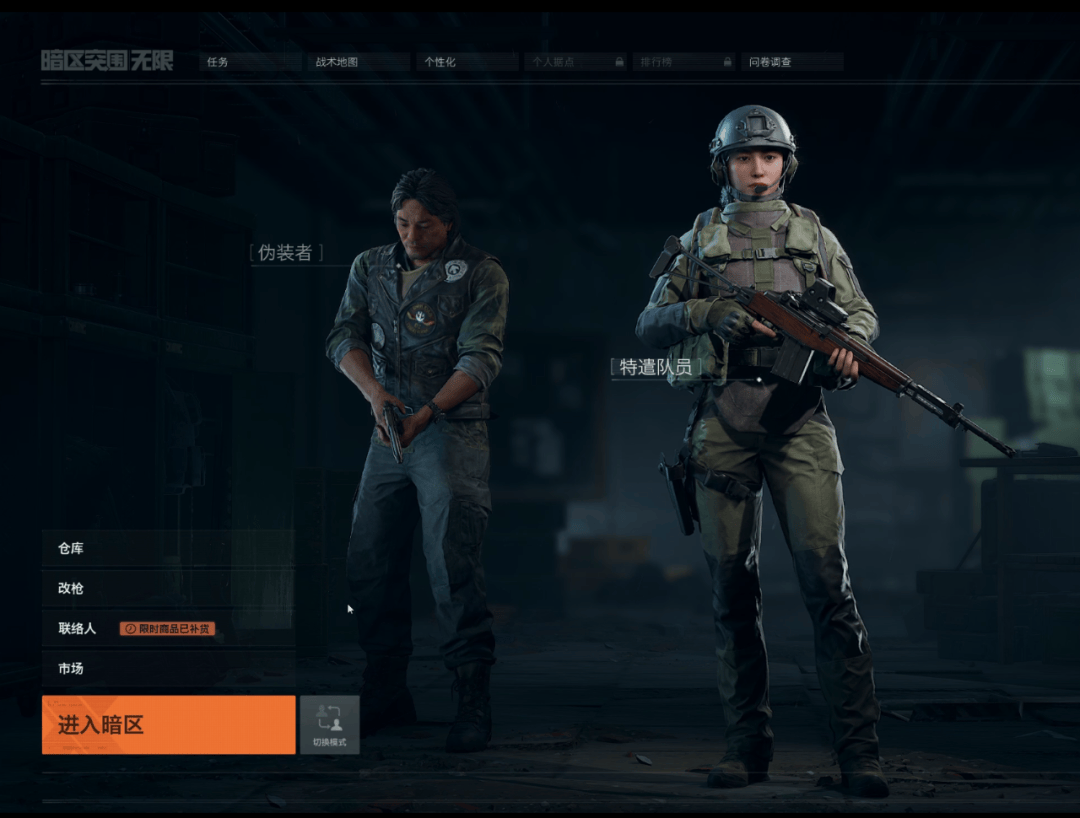Toggle the 切换模式 mode switch button
This screenshot has width=1080, height=818.
[329, 725]
